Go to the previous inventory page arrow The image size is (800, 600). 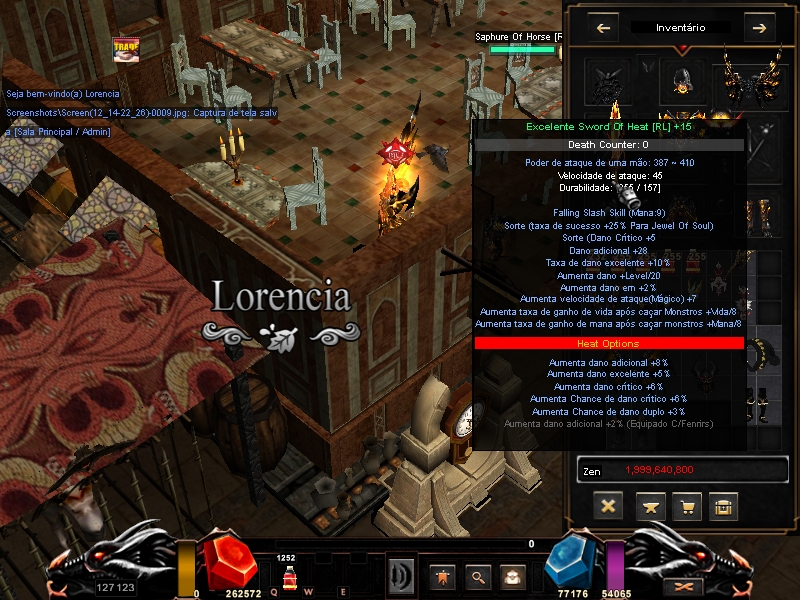coord(603,28)
